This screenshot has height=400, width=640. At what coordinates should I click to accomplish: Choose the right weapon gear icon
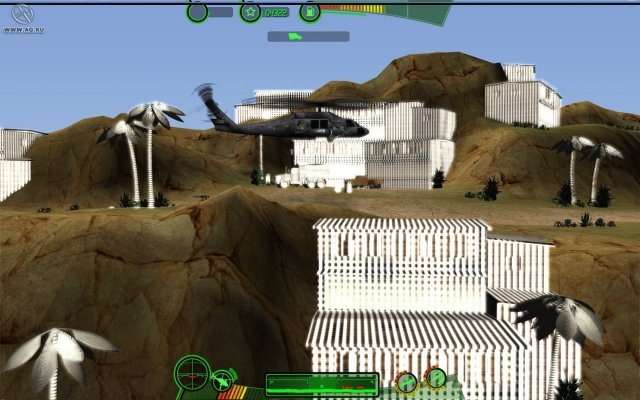click(x=435, y=378)
